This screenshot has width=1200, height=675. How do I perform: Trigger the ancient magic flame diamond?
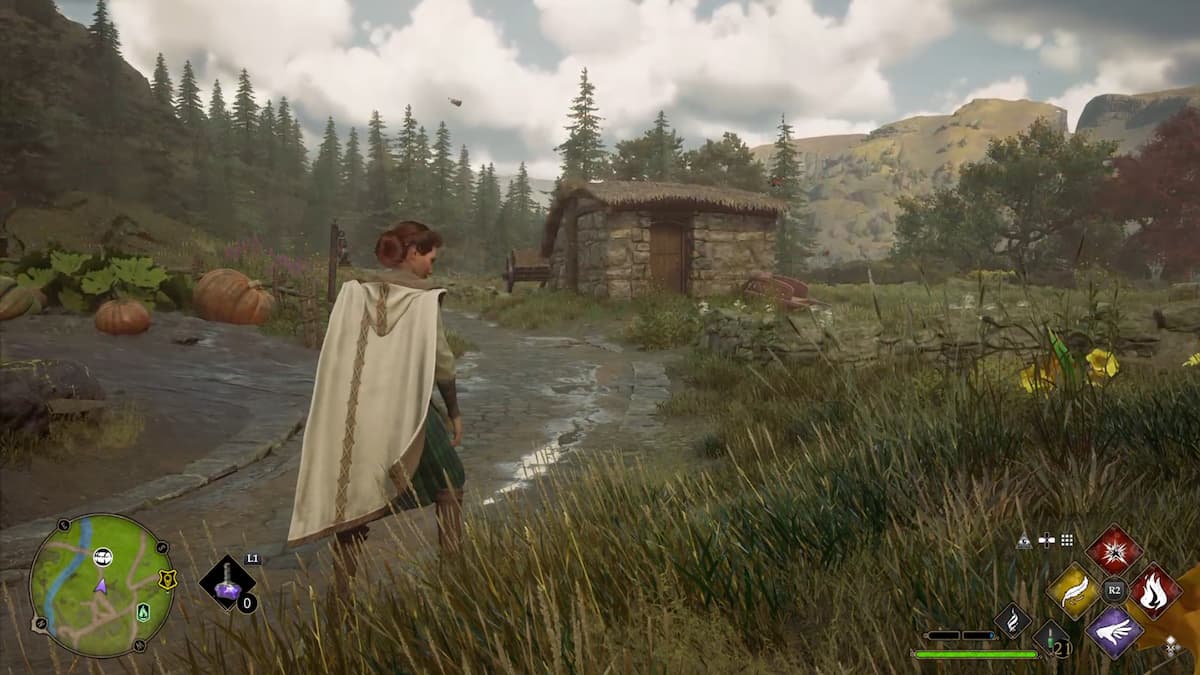coord(1013,621)
